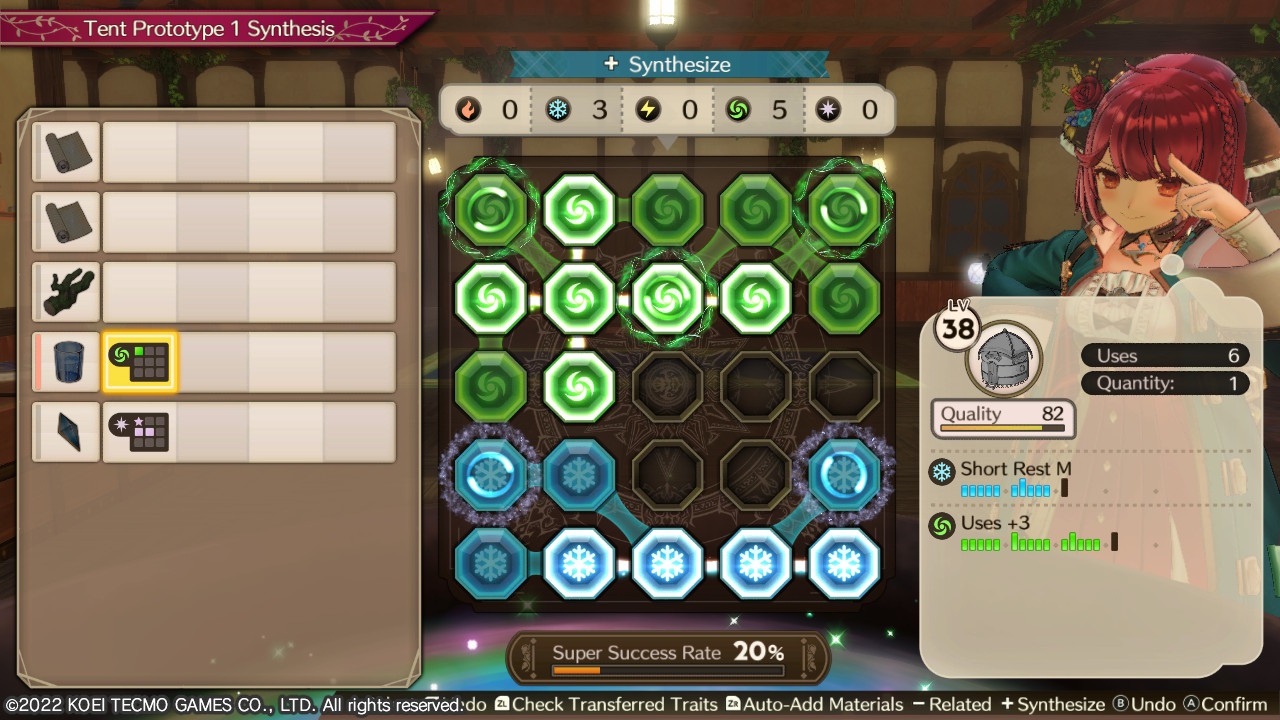Image resolution: width=1280 pixels, height=720 pixels.
Task: Select the blue bucket material slot
Action: [x=67, y=362]
